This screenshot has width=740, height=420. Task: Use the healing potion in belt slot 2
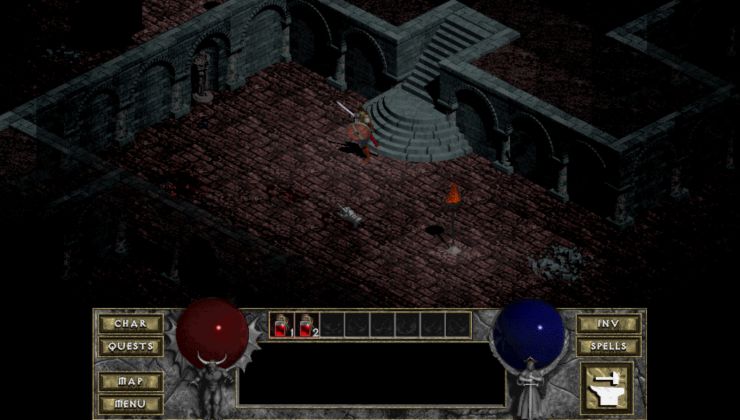(x=307, y=325)
